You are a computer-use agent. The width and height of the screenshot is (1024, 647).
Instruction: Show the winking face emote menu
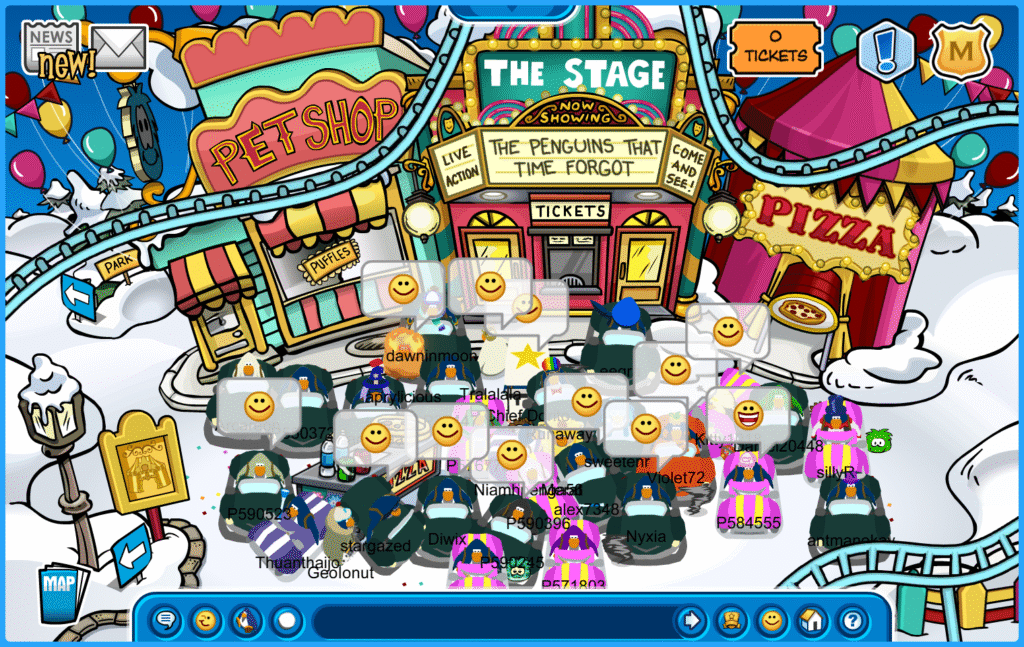click(x=207, y=621)
